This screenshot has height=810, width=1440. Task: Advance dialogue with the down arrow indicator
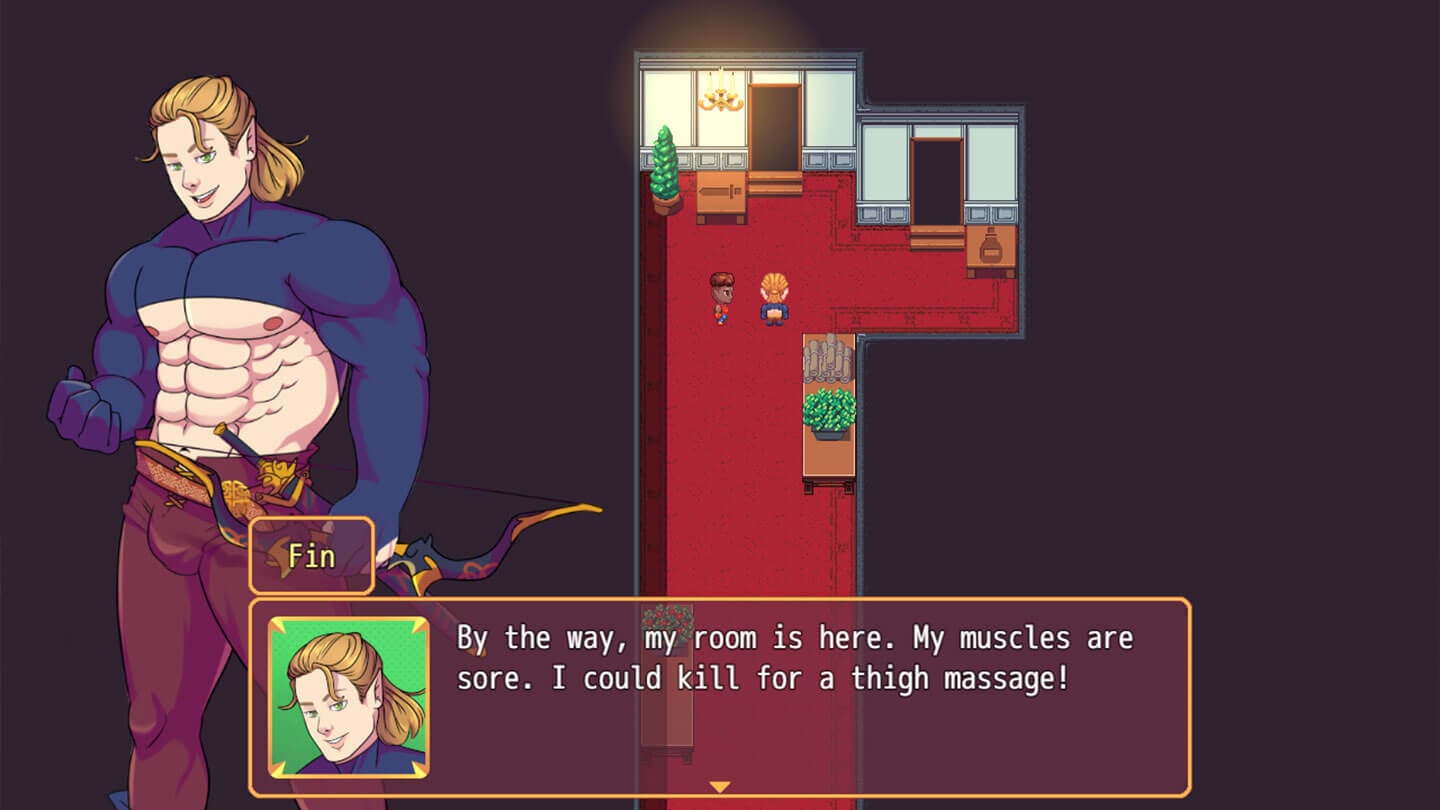[719, 787]
